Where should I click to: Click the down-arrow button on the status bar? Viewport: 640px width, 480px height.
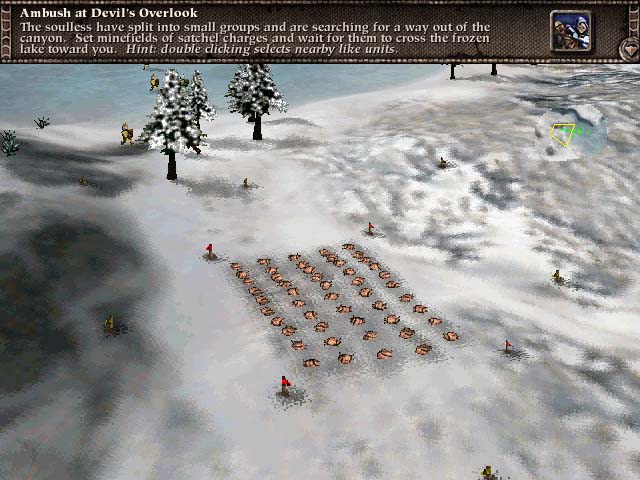[629, 47]
